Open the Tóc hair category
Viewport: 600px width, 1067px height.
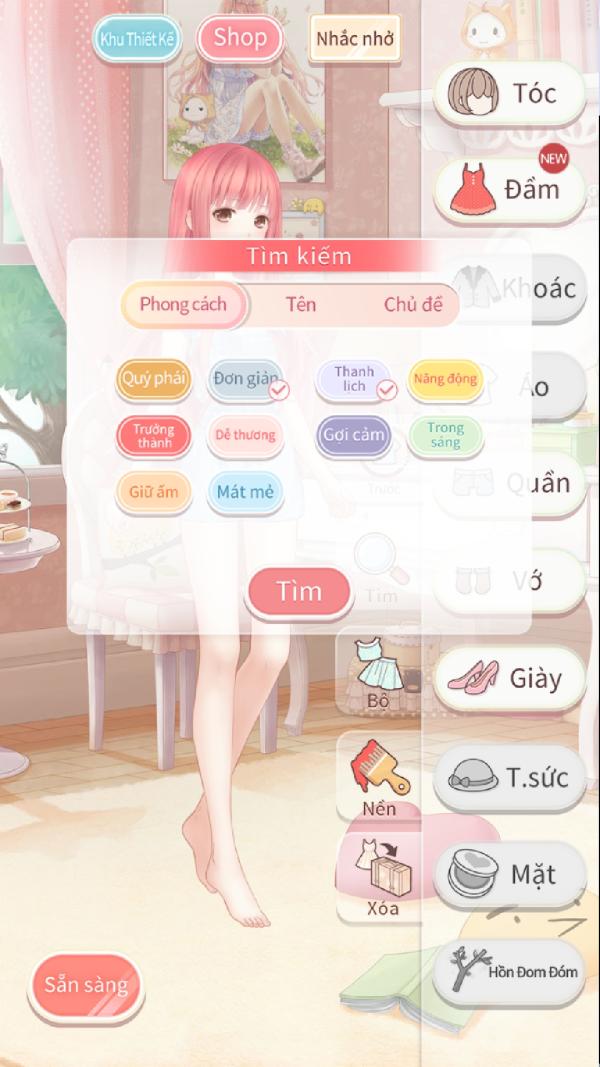(x=509, y=93)
